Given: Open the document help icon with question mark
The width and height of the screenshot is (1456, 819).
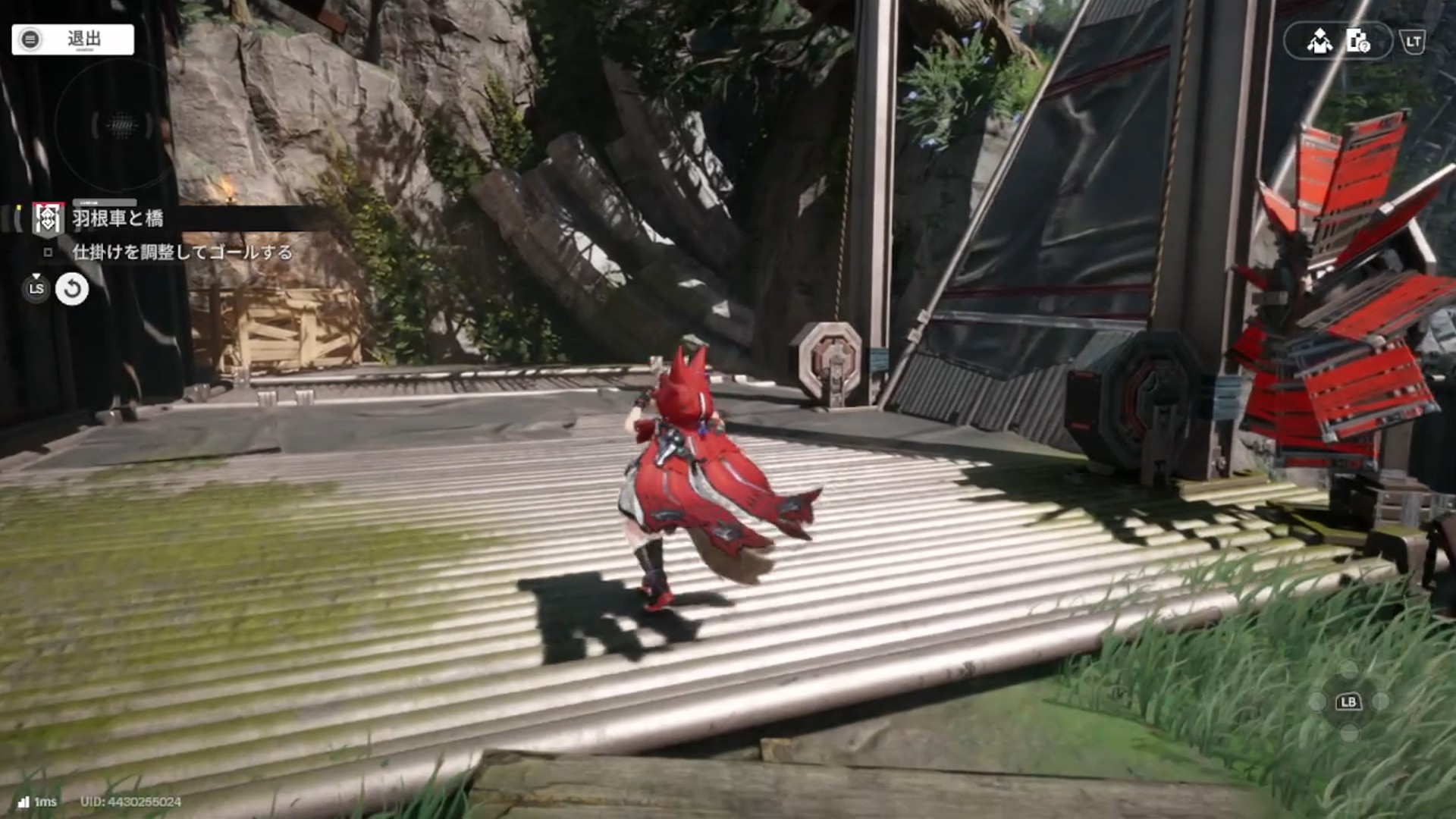Looking at the screenshot, I should [x=1357, y=41].
